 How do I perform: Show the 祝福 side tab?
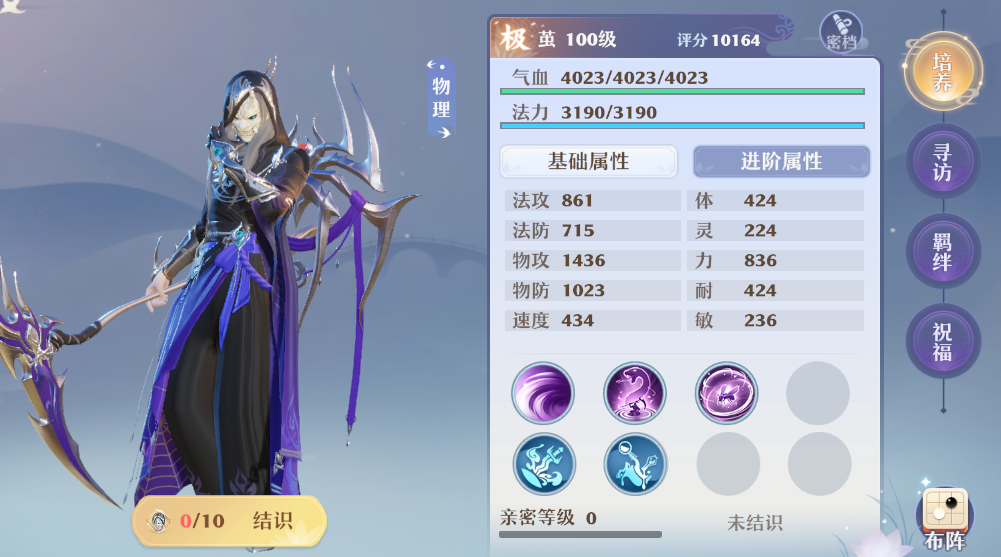(942, 341)
